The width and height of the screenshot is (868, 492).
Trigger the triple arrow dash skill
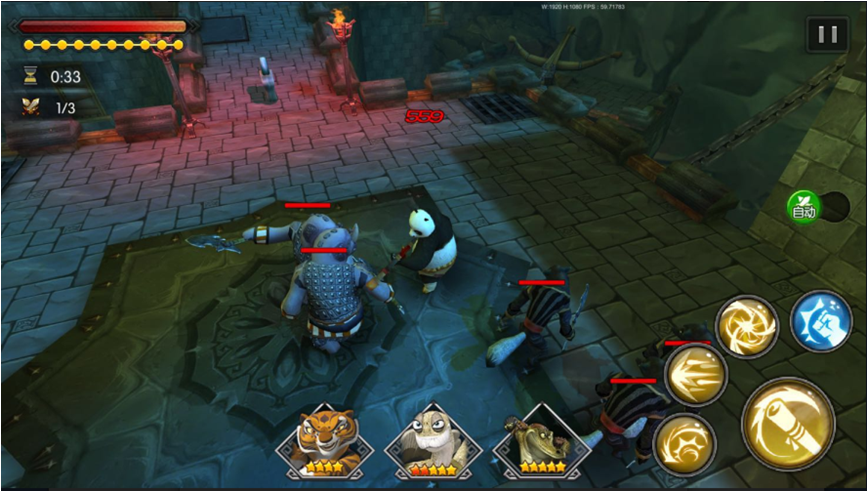(x=695, y=375)
